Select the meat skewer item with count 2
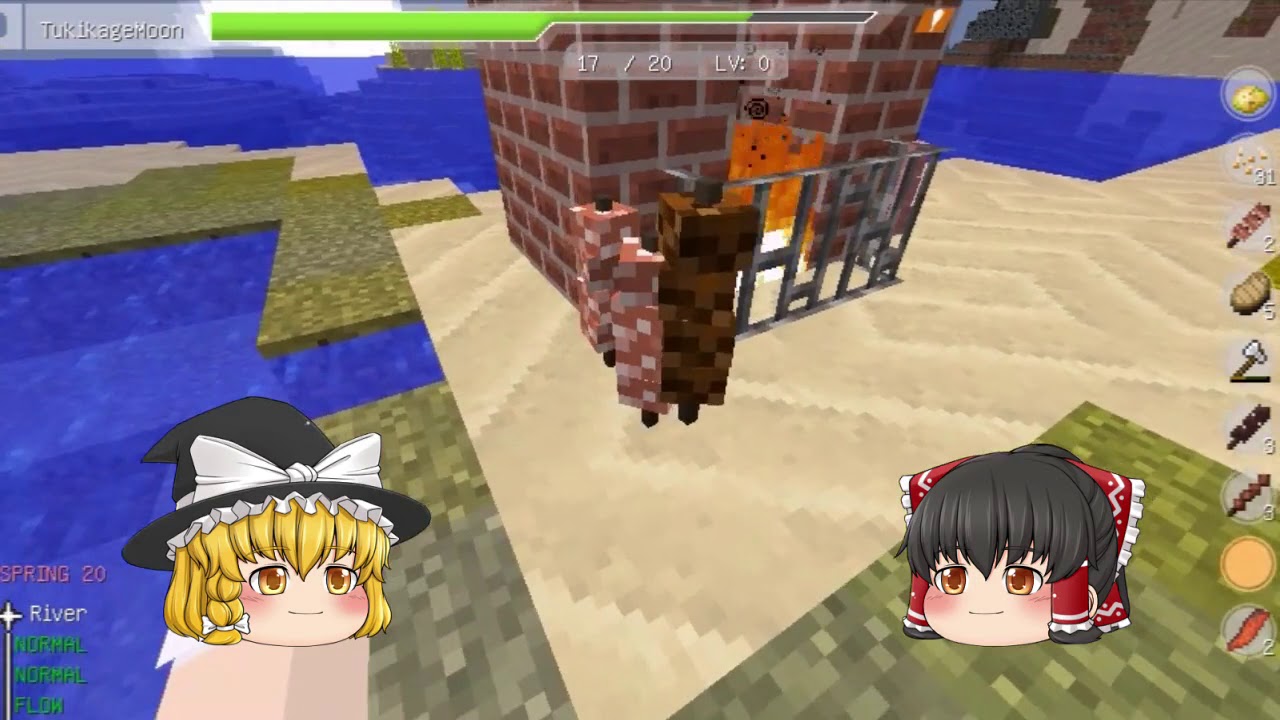This screenshot has height=720, width=1280. click(x=1246, y=230)
